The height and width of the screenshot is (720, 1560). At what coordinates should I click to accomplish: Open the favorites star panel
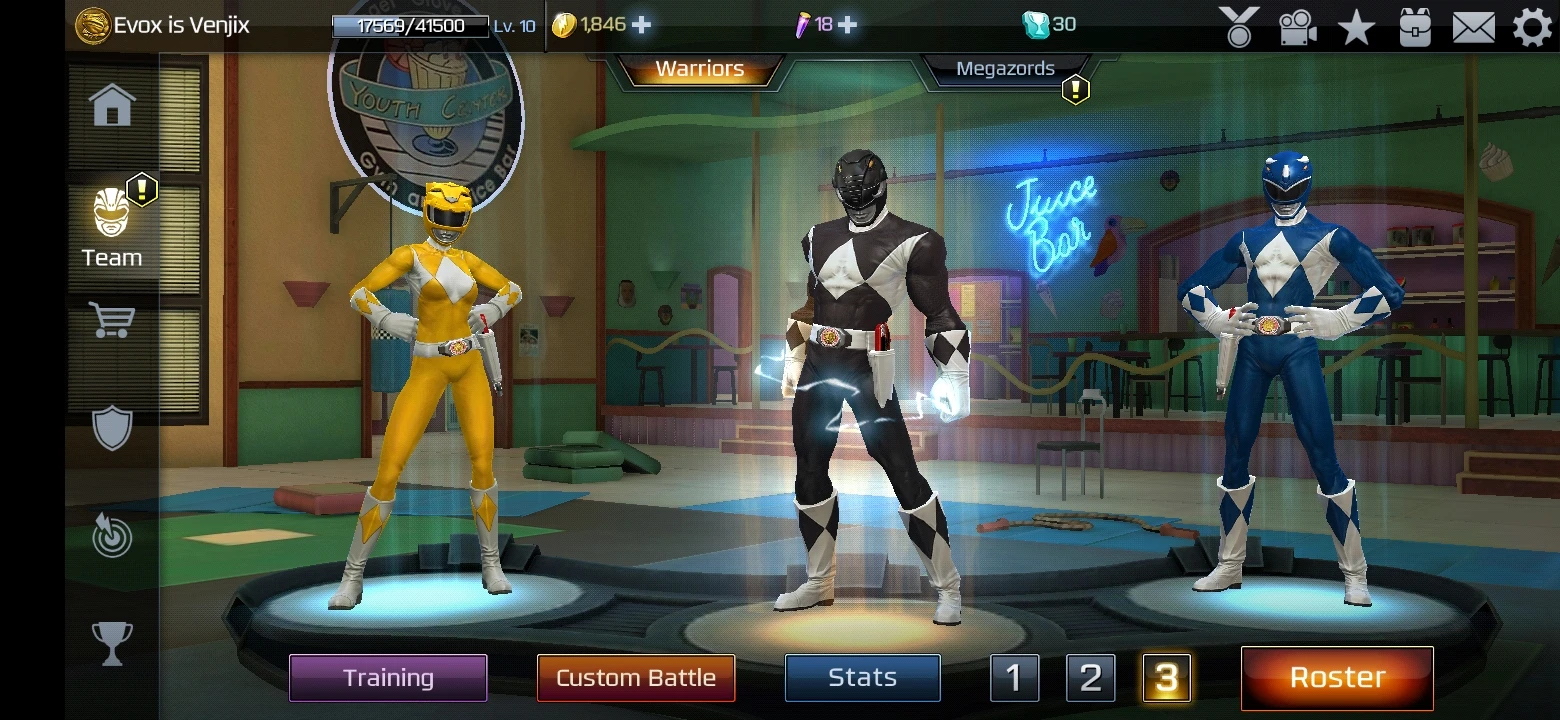[x=1356, y=27]
